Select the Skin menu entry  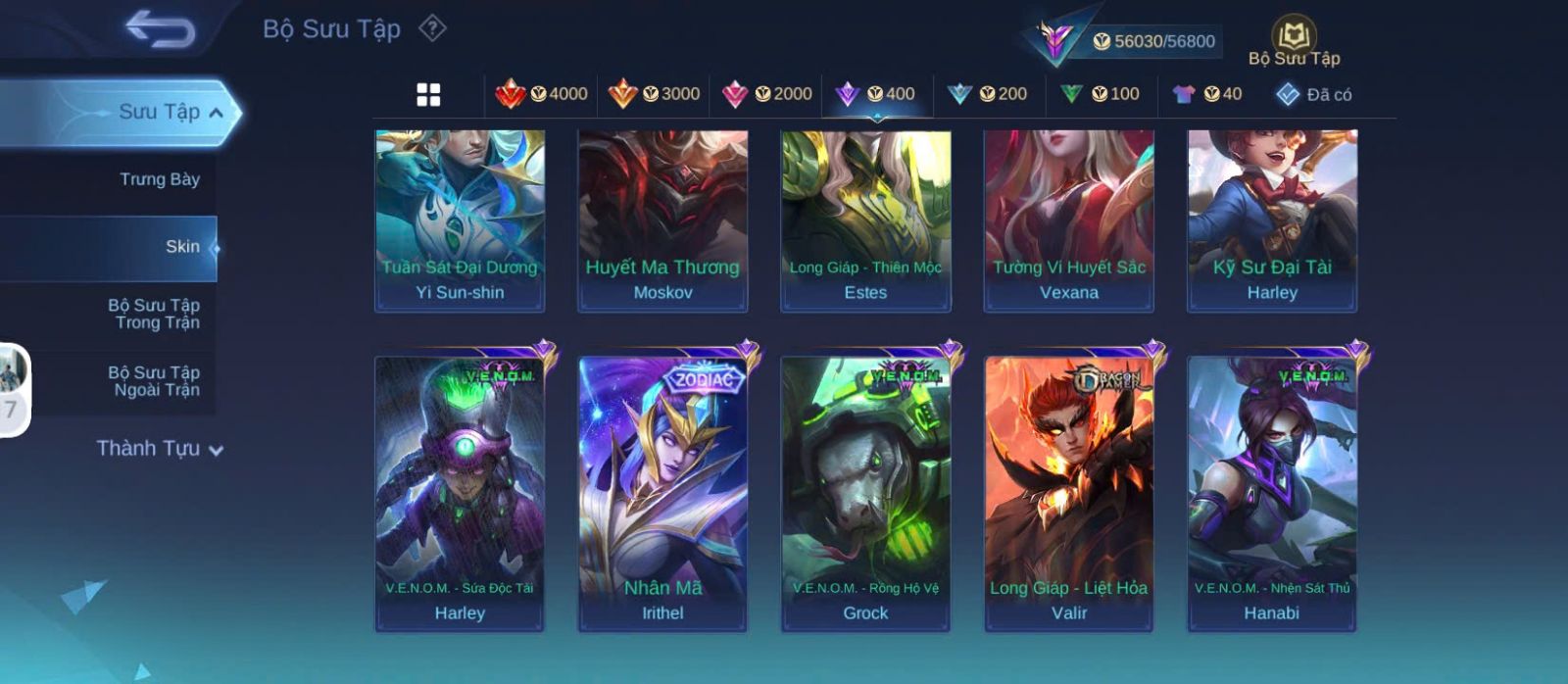point(182,247)
